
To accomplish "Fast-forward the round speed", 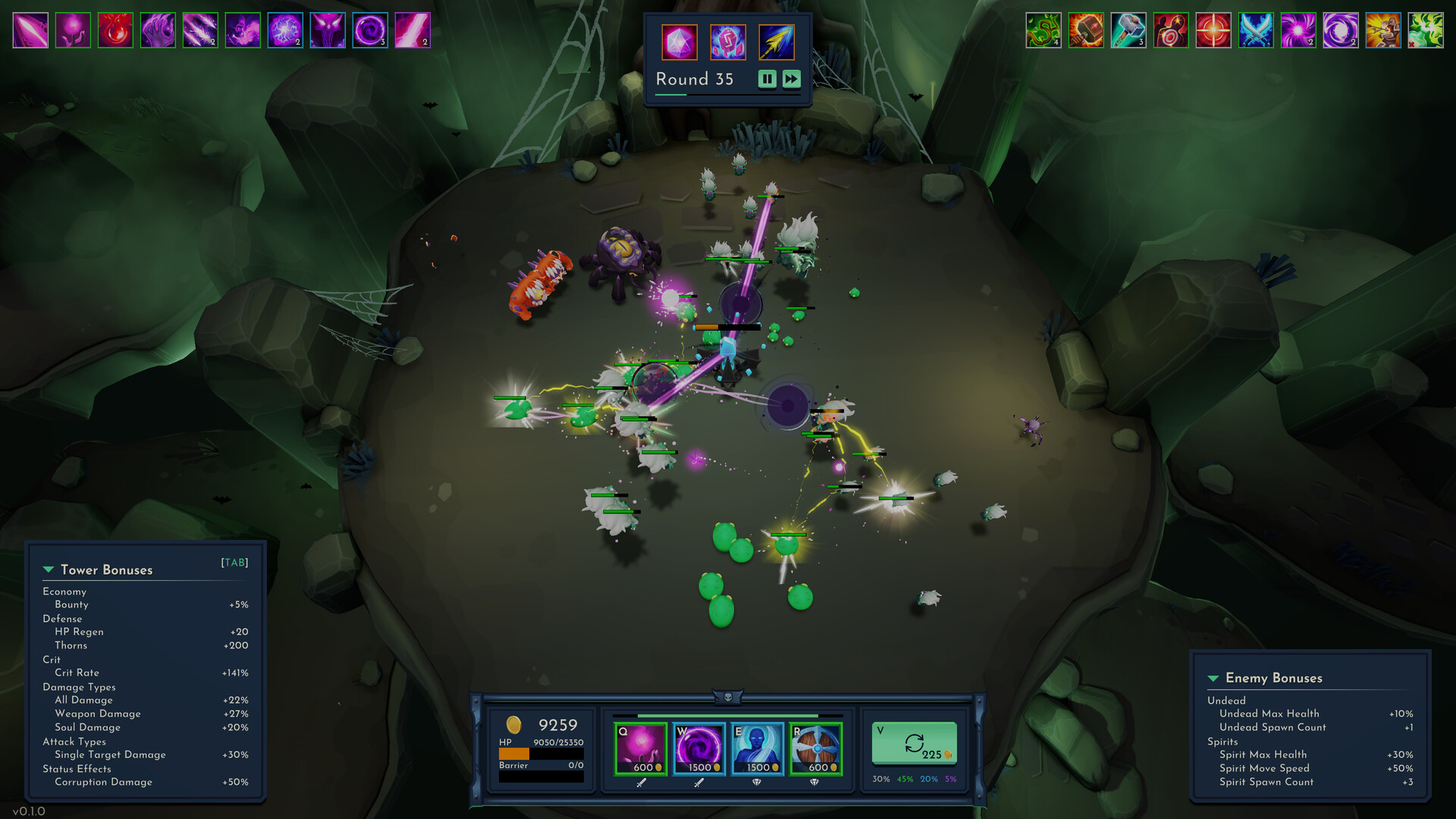I will [x=791, y=79].
